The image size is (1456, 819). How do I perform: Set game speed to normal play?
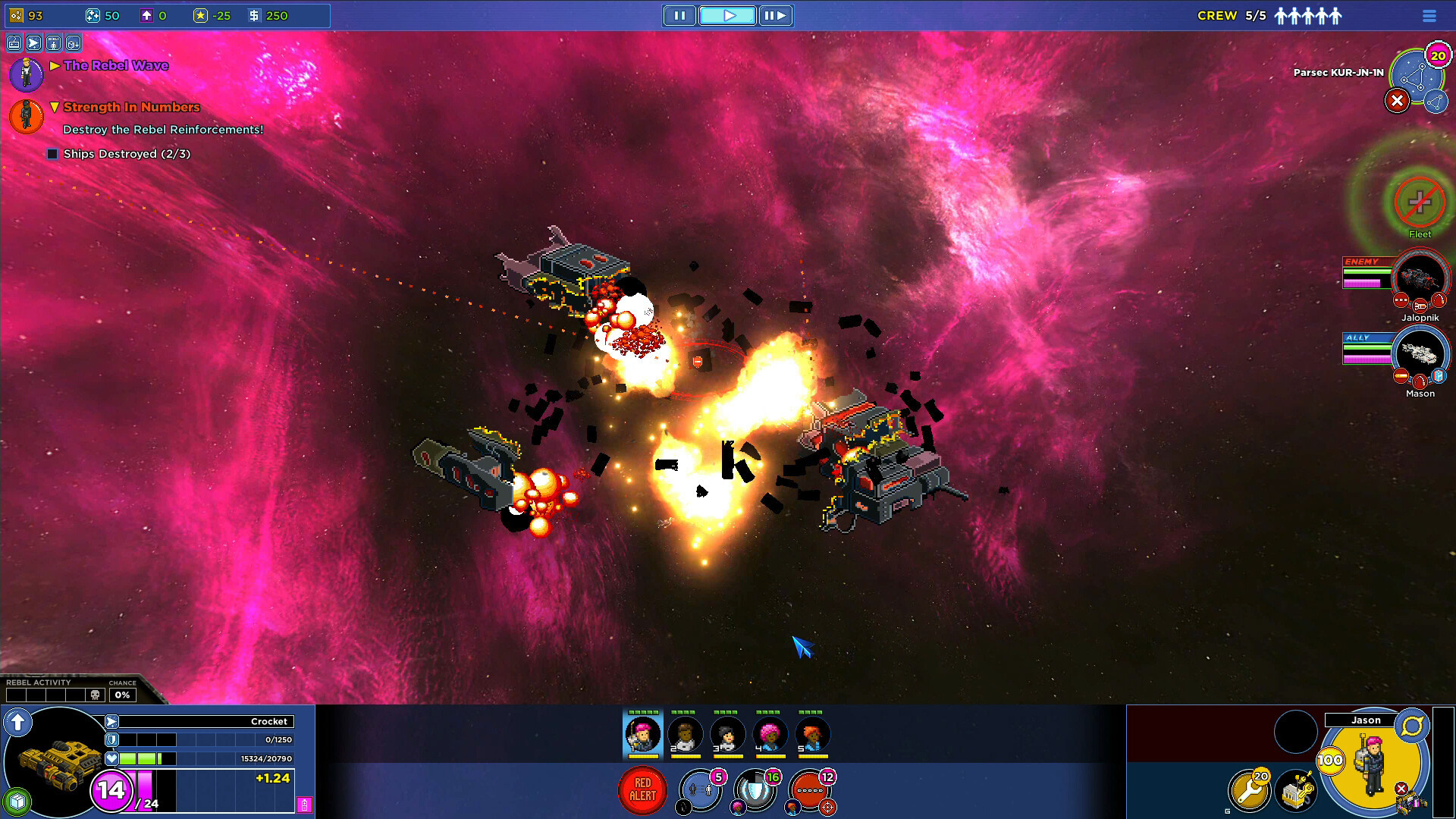[x=728, y=15]
